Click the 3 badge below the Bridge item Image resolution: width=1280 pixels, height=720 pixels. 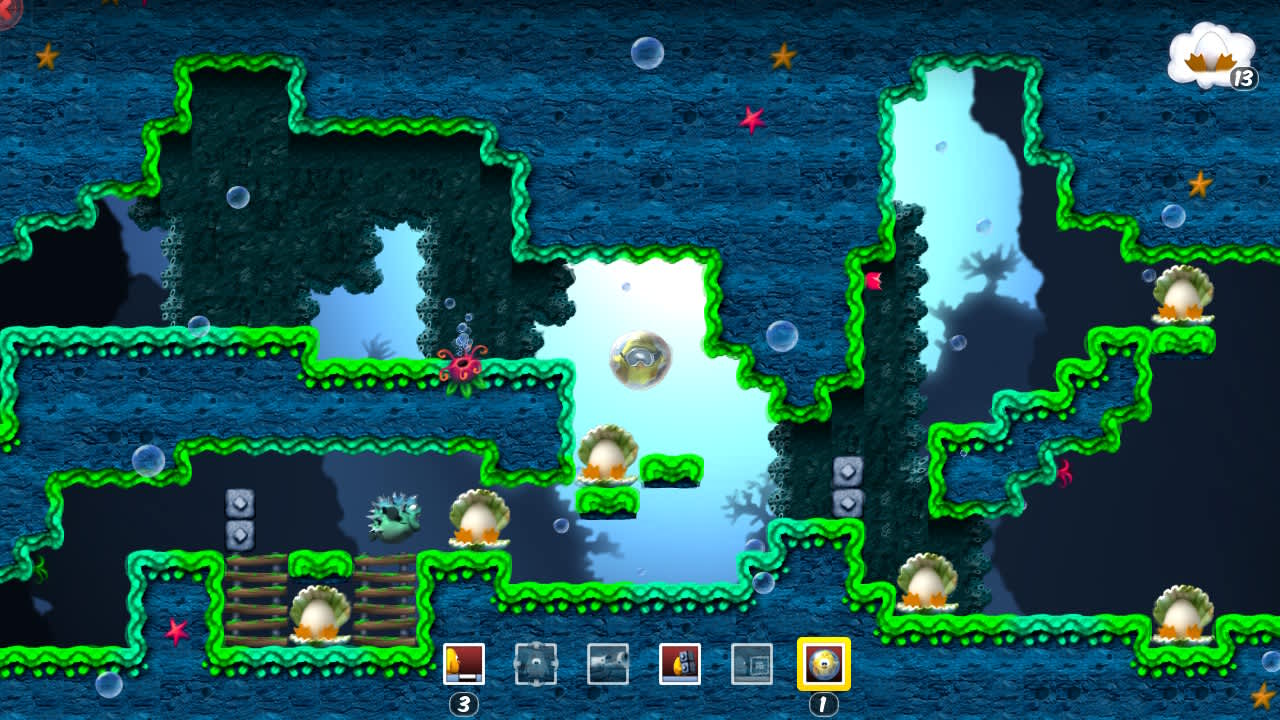click(x=466, y=703)
